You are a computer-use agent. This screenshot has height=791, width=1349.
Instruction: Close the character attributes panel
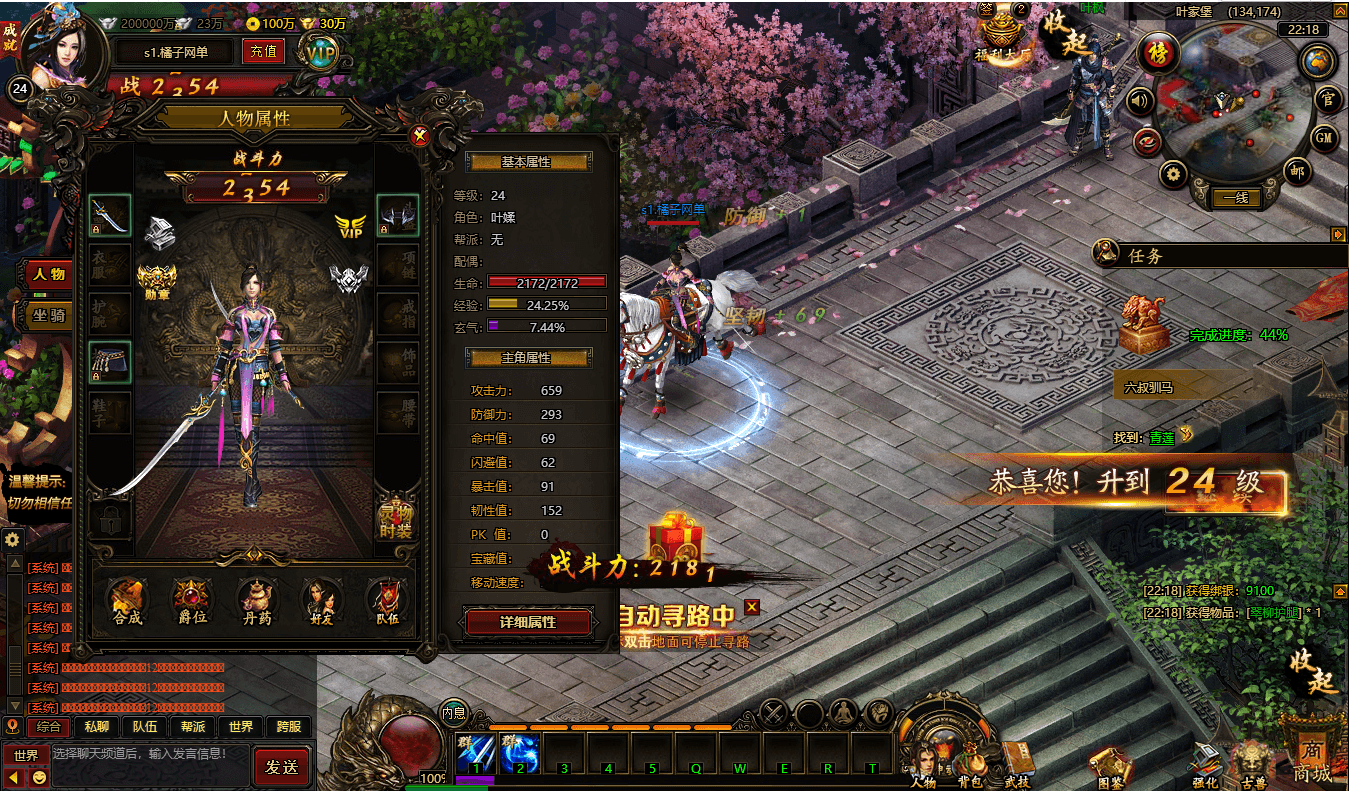pyautogui.click(x=421, y=137)
